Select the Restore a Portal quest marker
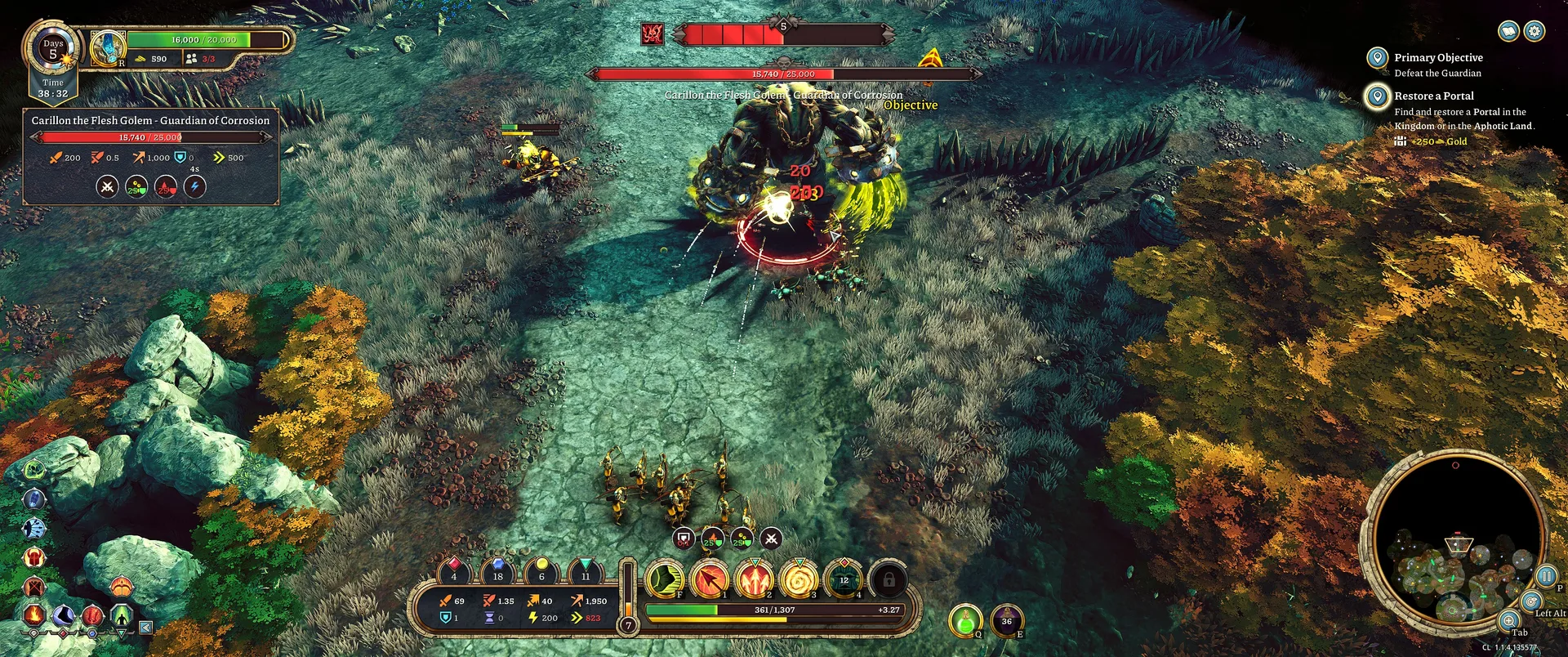The image size is (1568, 657). point(1377,96)
